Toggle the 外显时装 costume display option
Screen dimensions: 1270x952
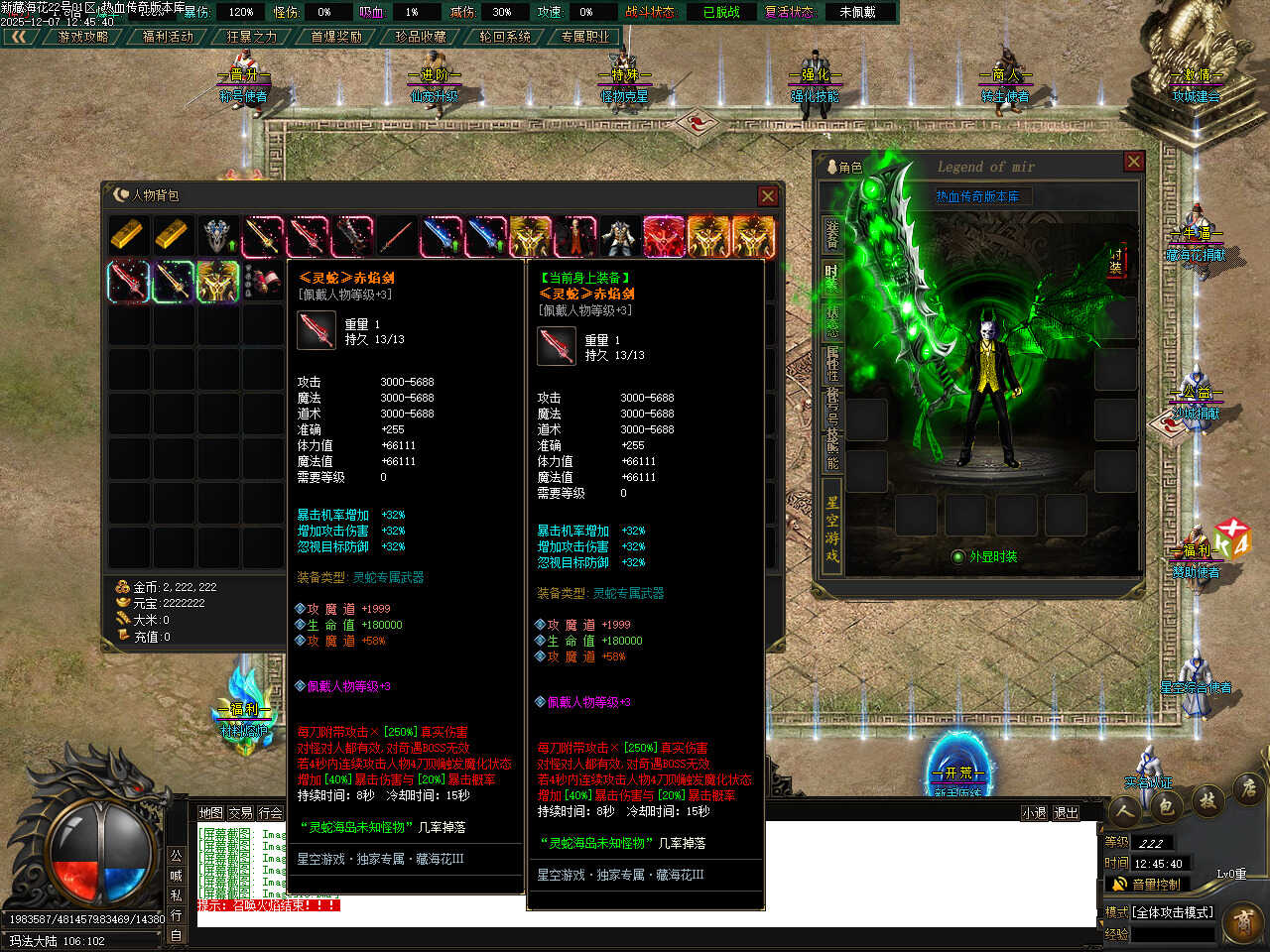(958, 557)
